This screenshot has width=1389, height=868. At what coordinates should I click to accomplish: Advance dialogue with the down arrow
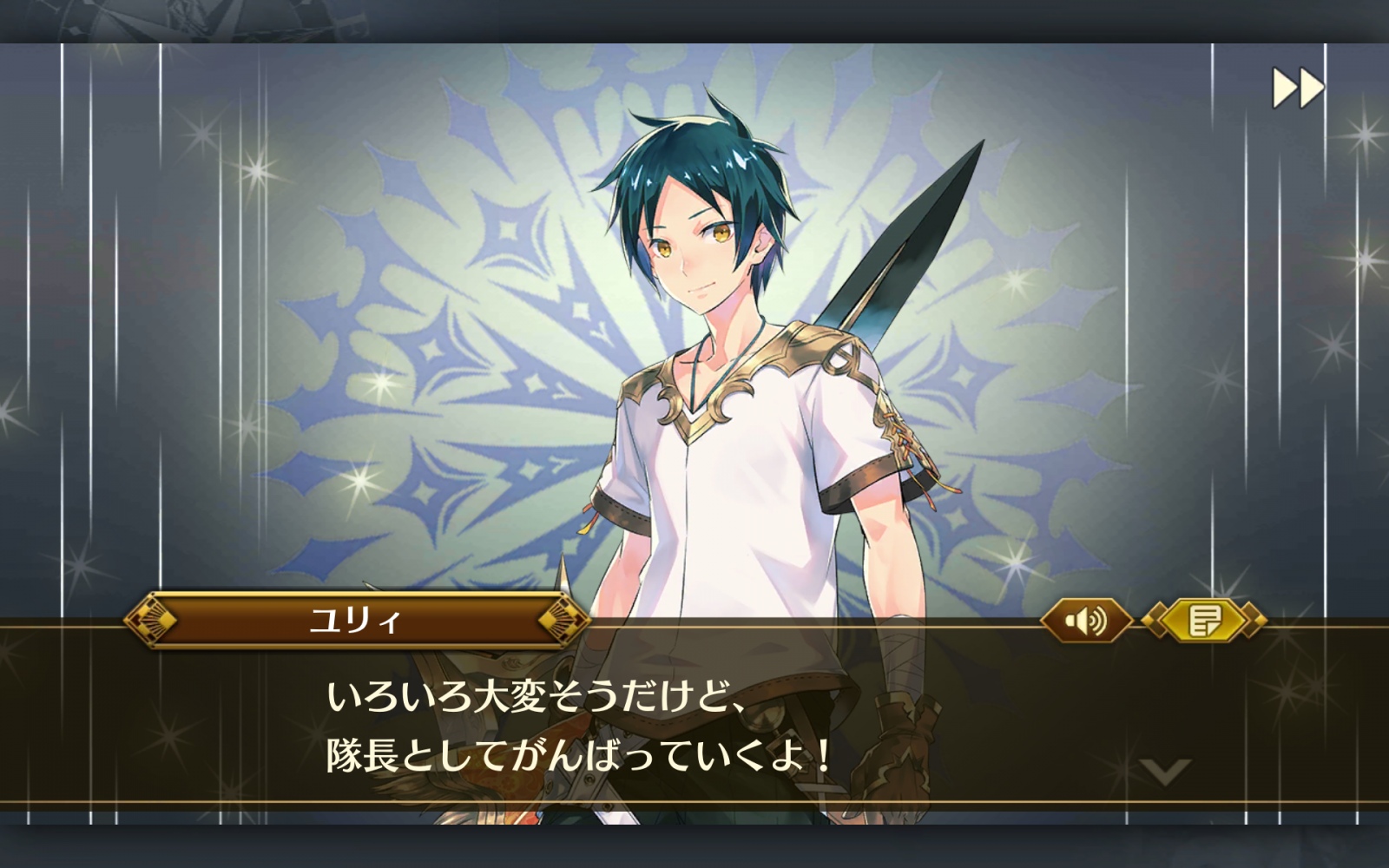point(1165,771)
